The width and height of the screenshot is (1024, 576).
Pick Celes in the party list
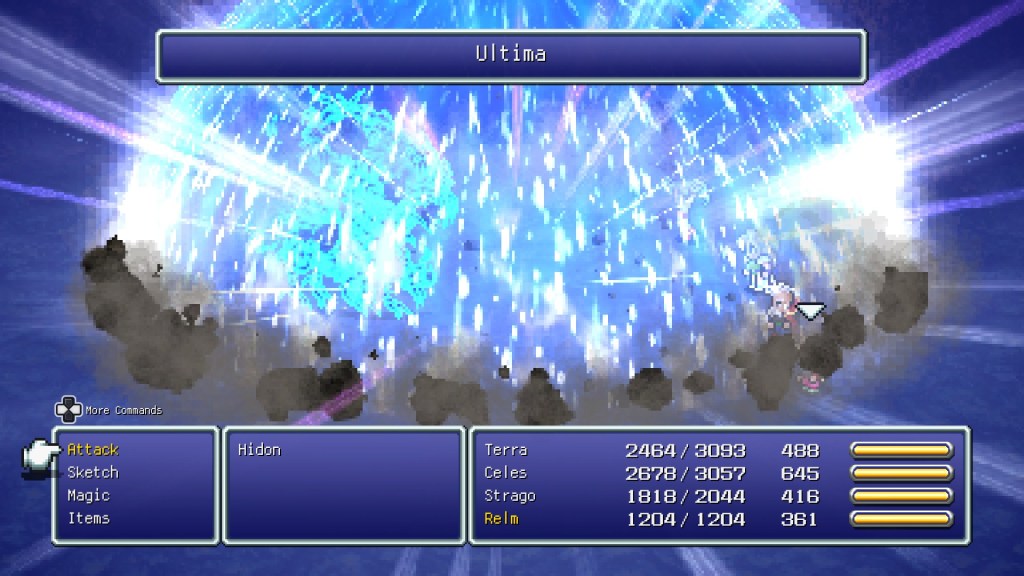506,473
